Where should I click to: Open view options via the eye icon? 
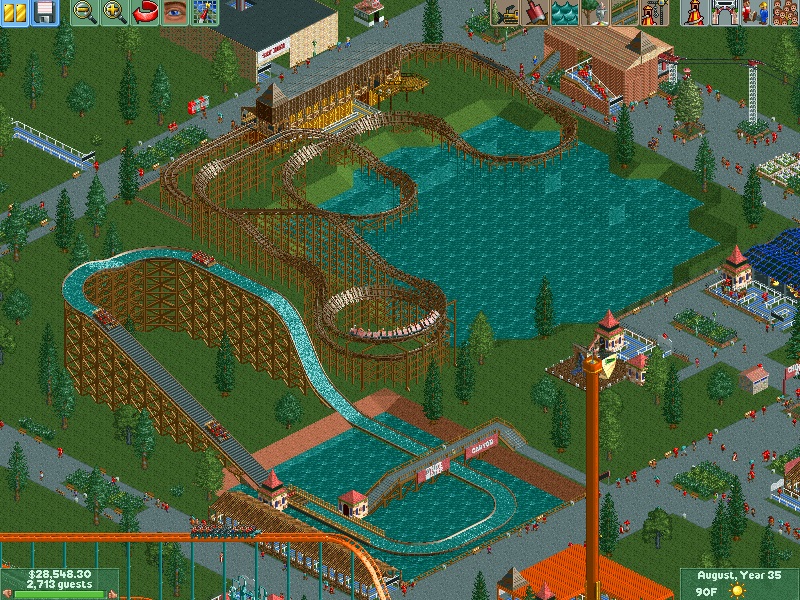pyautogui.click(x=175, y=12)
